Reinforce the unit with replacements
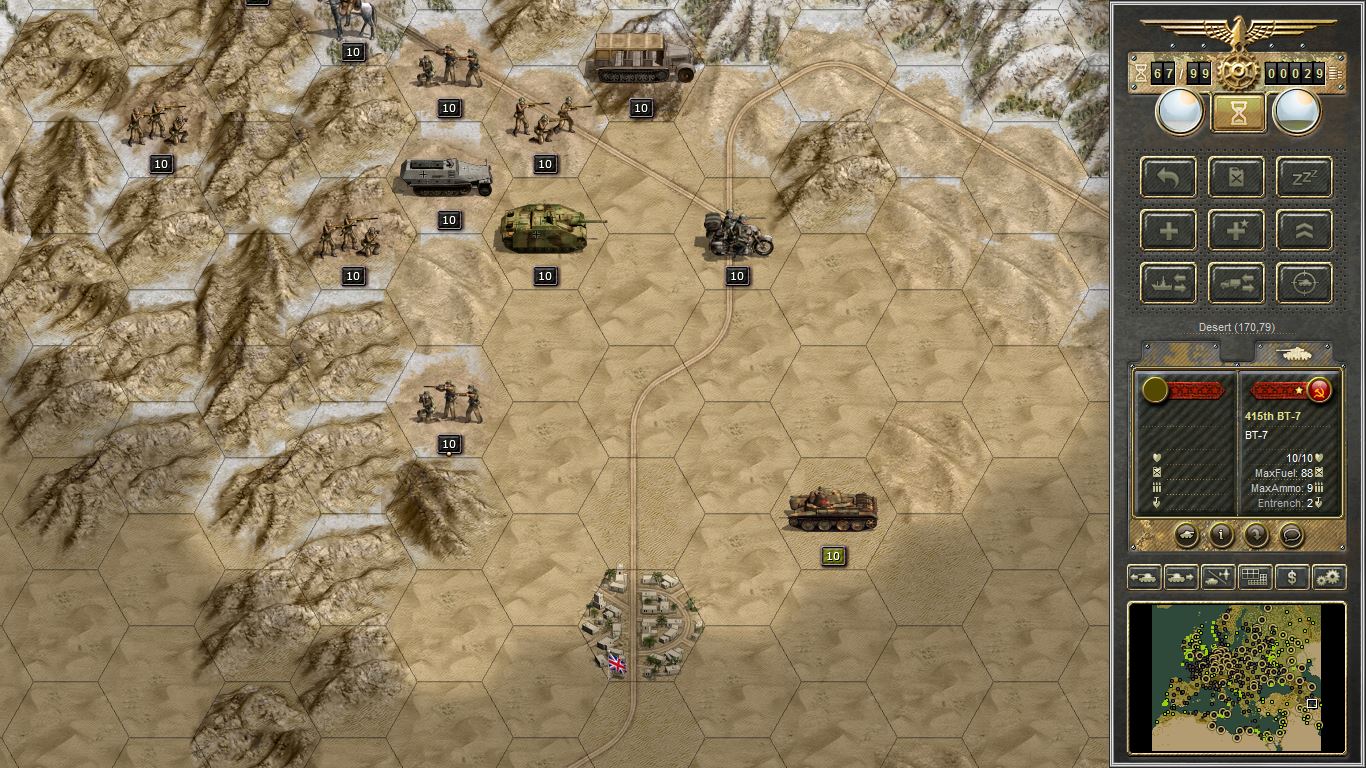 [x=1168, y=230]
